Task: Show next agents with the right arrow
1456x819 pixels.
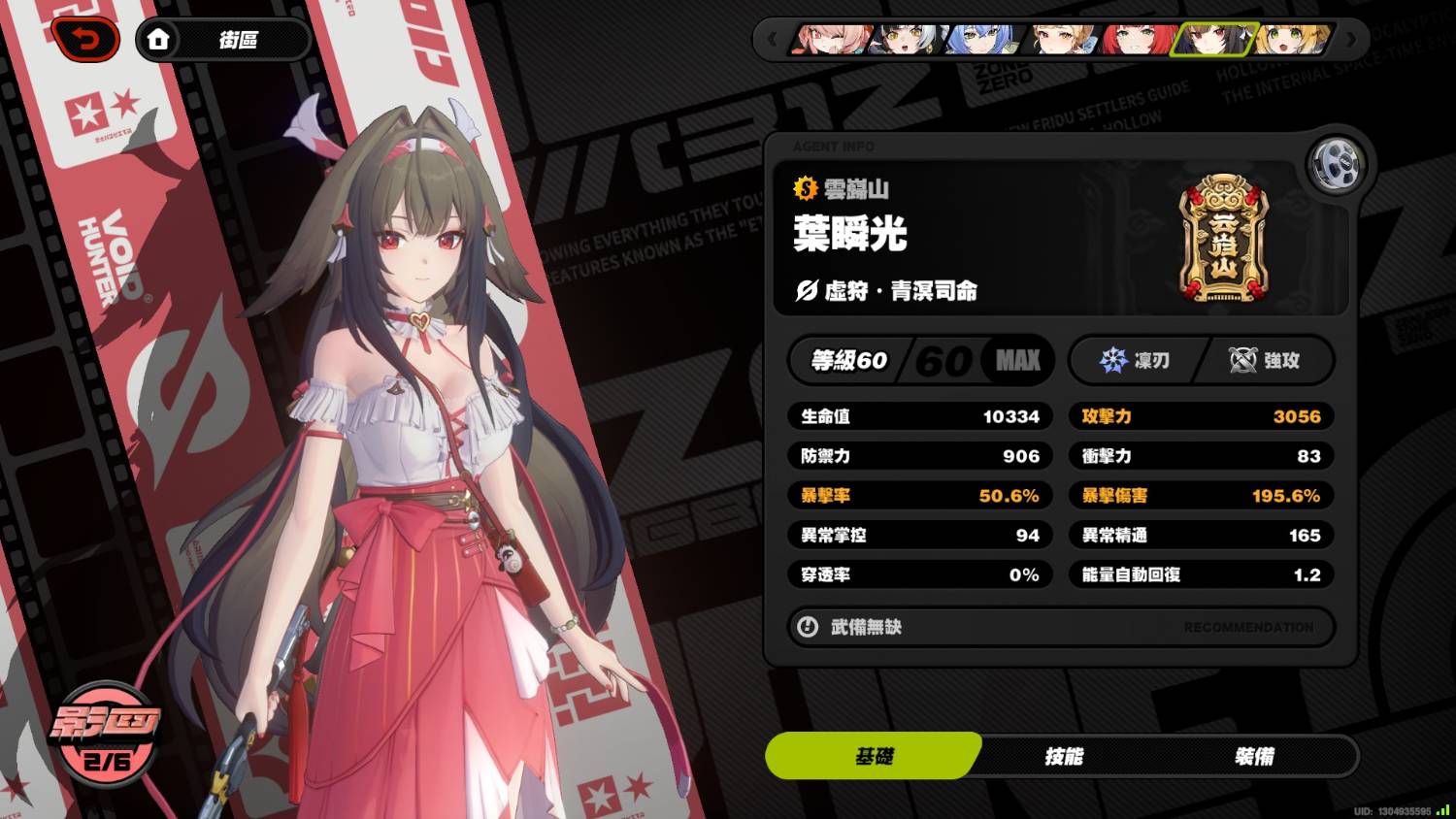Action: pyautogui.click(x=1351, y=40)
